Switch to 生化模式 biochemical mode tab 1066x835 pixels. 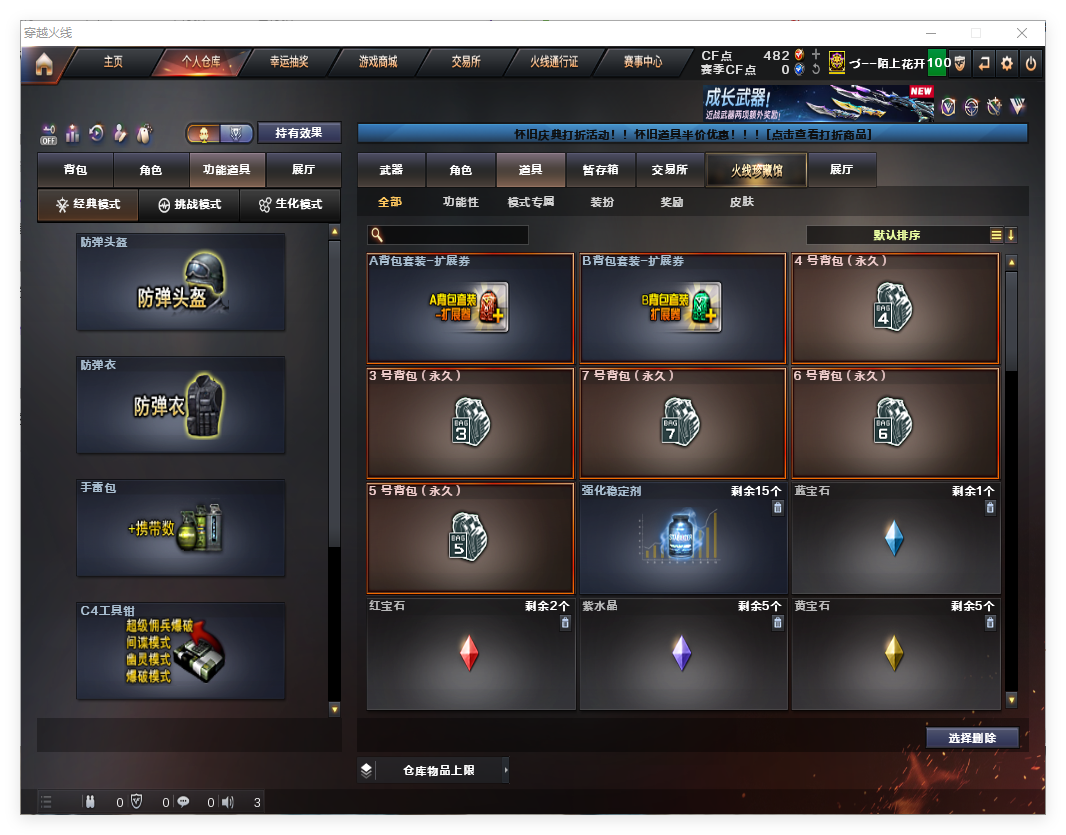point(290,204)
